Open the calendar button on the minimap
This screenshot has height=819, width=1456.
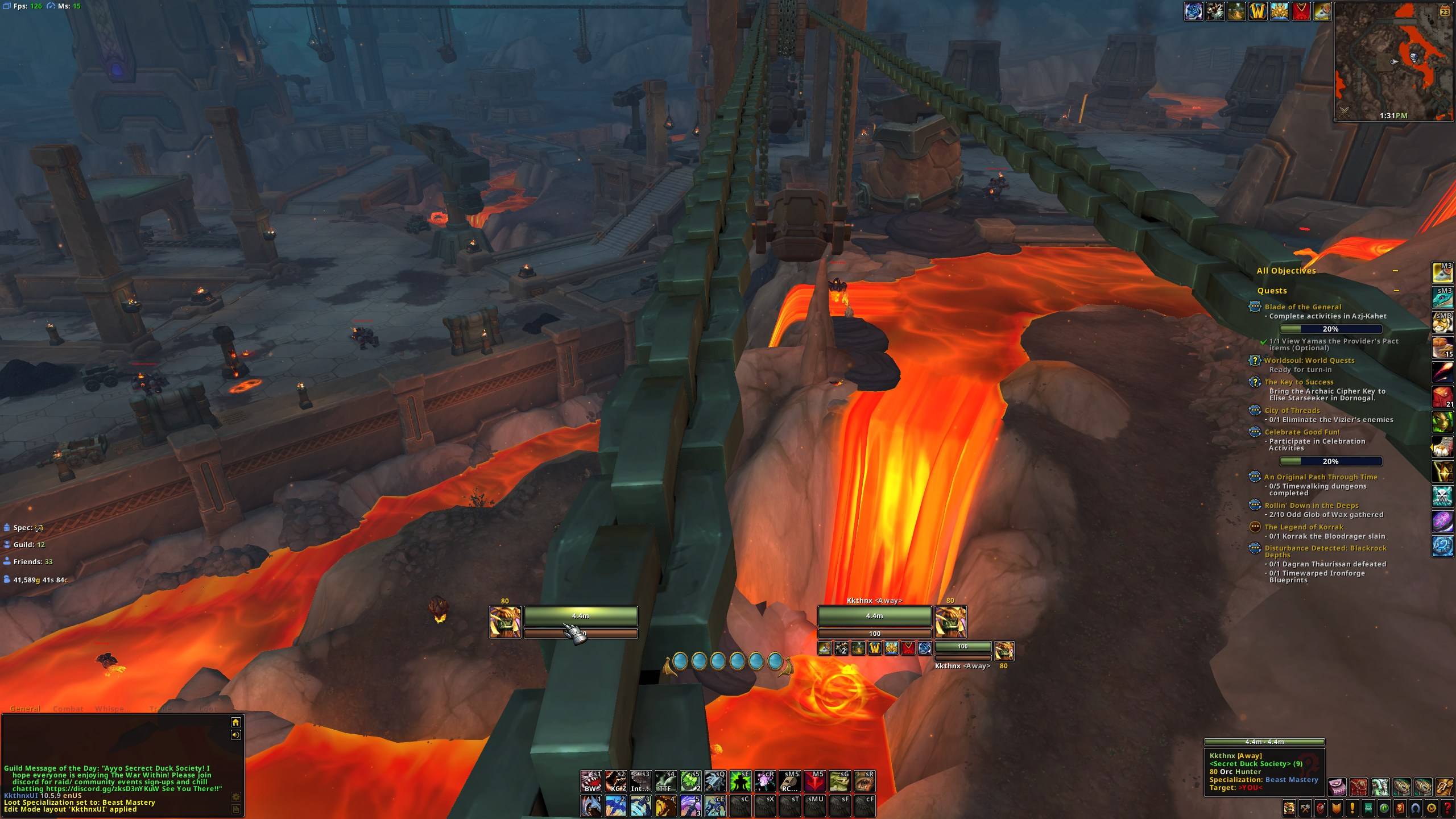coord(1445,11)
